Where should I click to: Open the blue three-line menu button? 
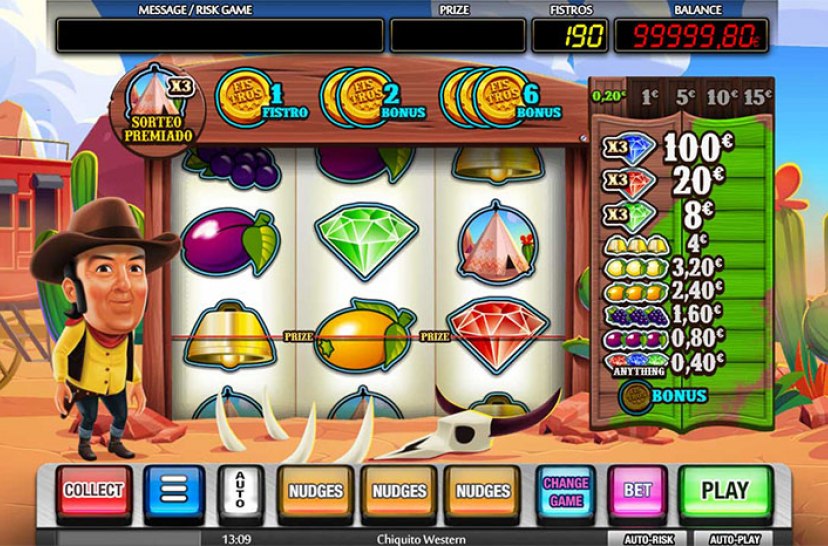pyautogui.click(x=174, y=492)
